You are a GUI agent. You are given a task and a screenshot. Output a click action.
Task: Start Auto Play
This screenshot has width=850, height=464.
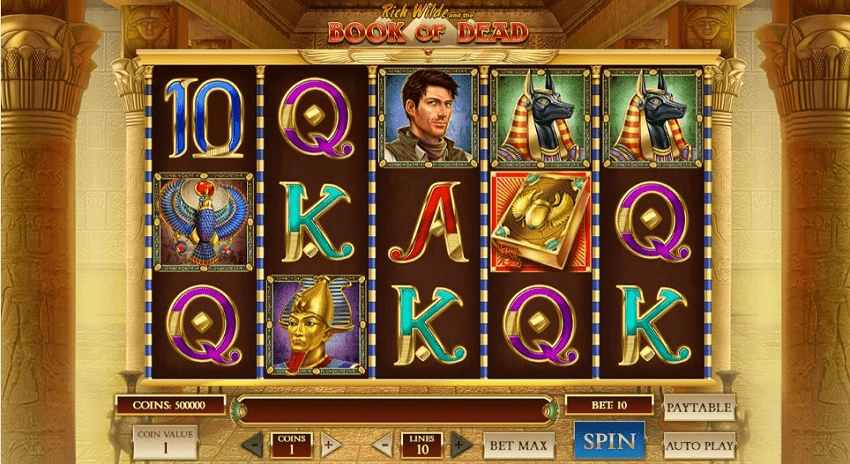pyautogui.click(x=699, y=444)
